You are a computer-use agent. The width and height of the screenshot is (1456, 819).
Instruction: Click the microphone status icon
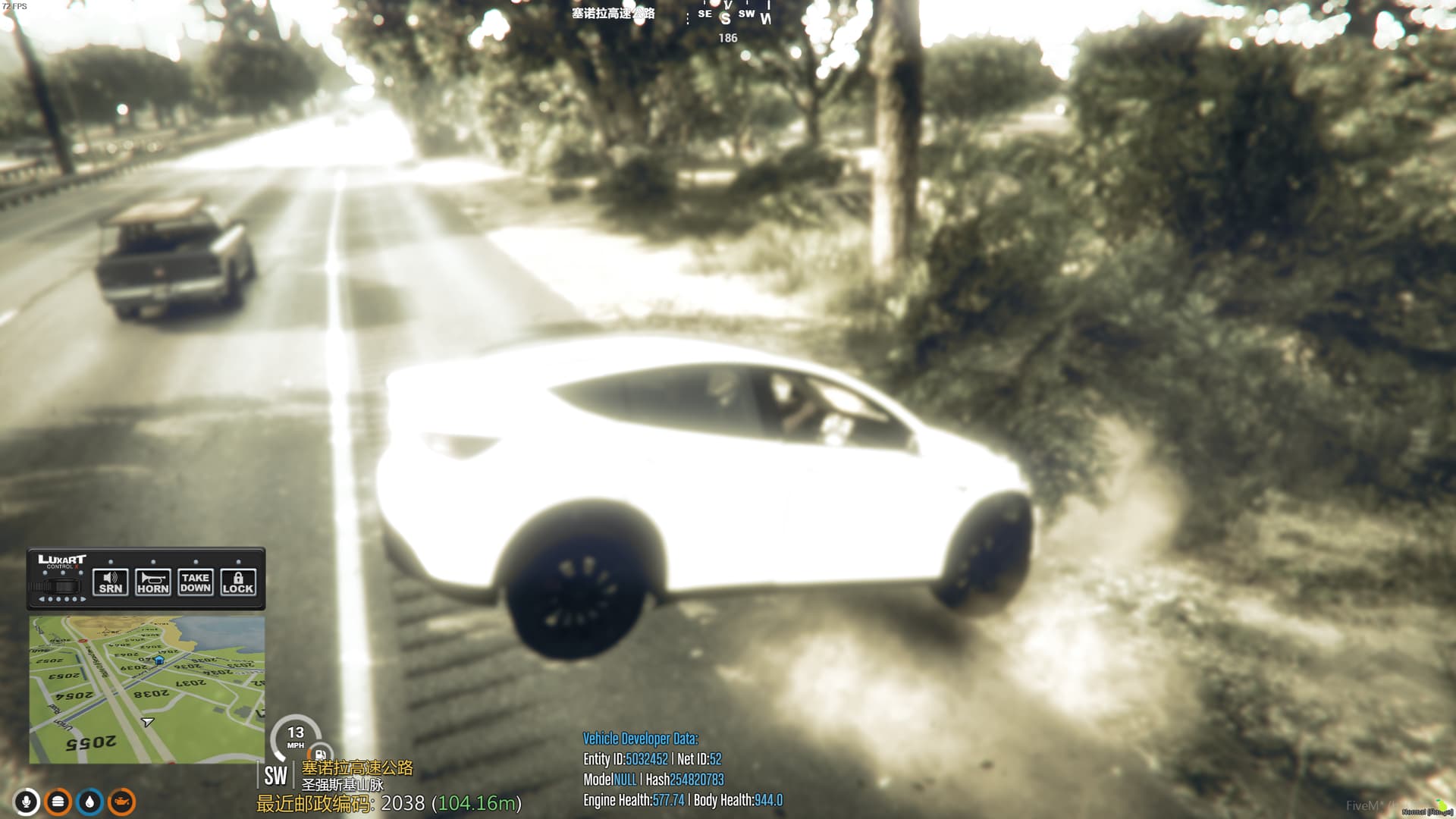(x=26, y=801)
